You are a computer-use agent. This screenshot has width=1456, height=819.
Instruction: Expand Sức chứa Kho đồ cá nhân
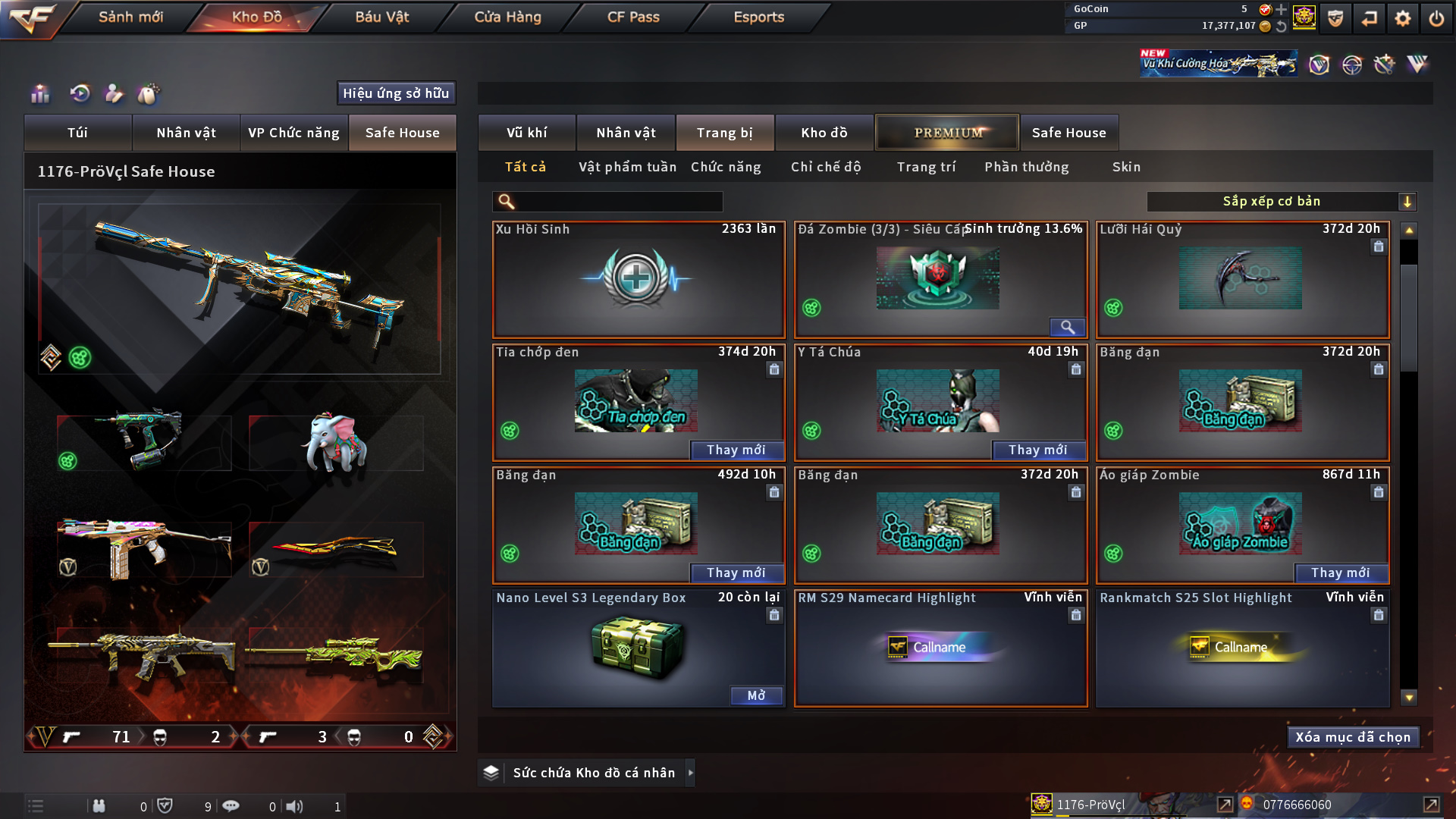(x=690, y=773)
